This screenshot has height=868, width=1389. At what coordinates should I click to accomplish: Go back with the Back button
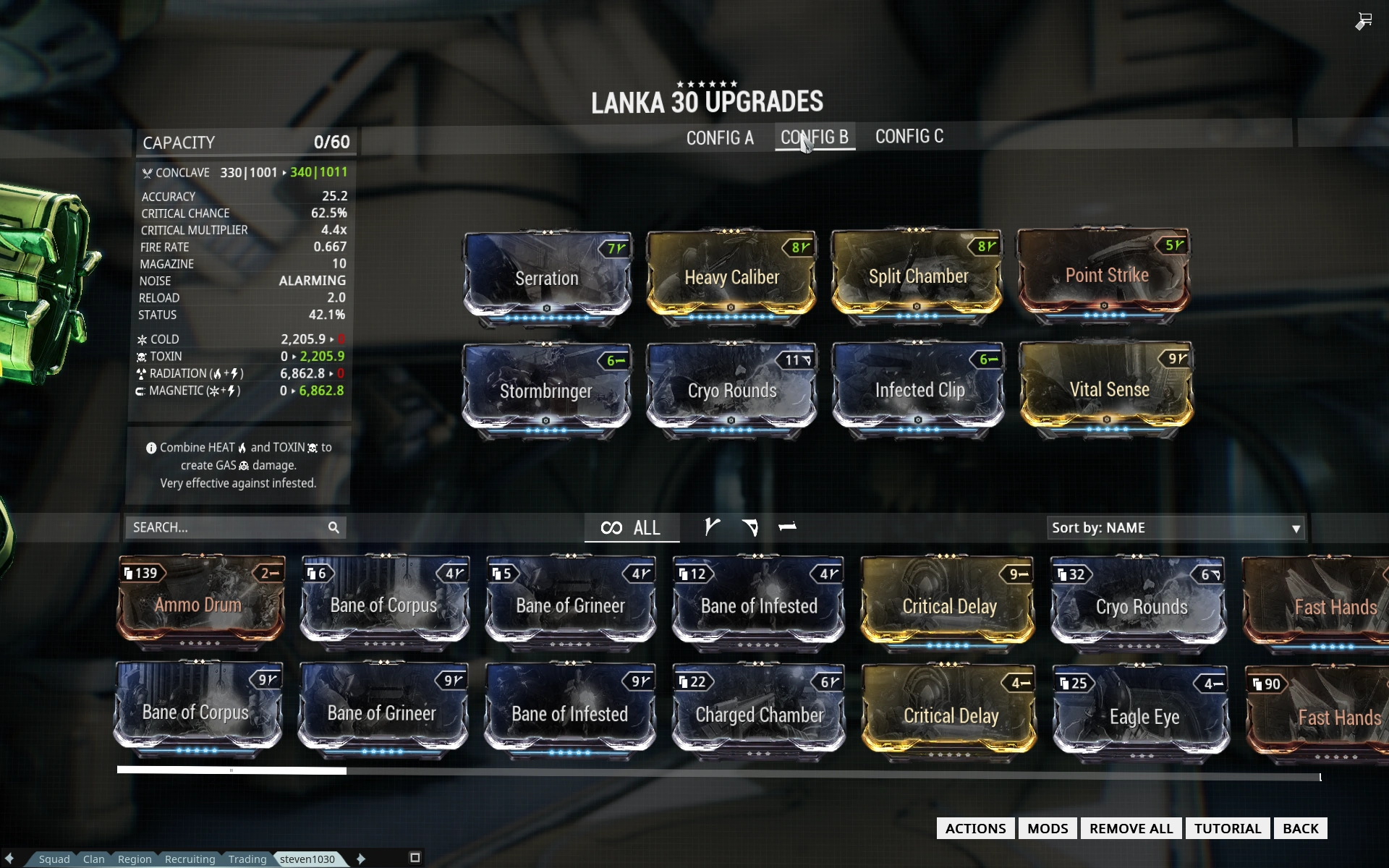(1300, 828)
